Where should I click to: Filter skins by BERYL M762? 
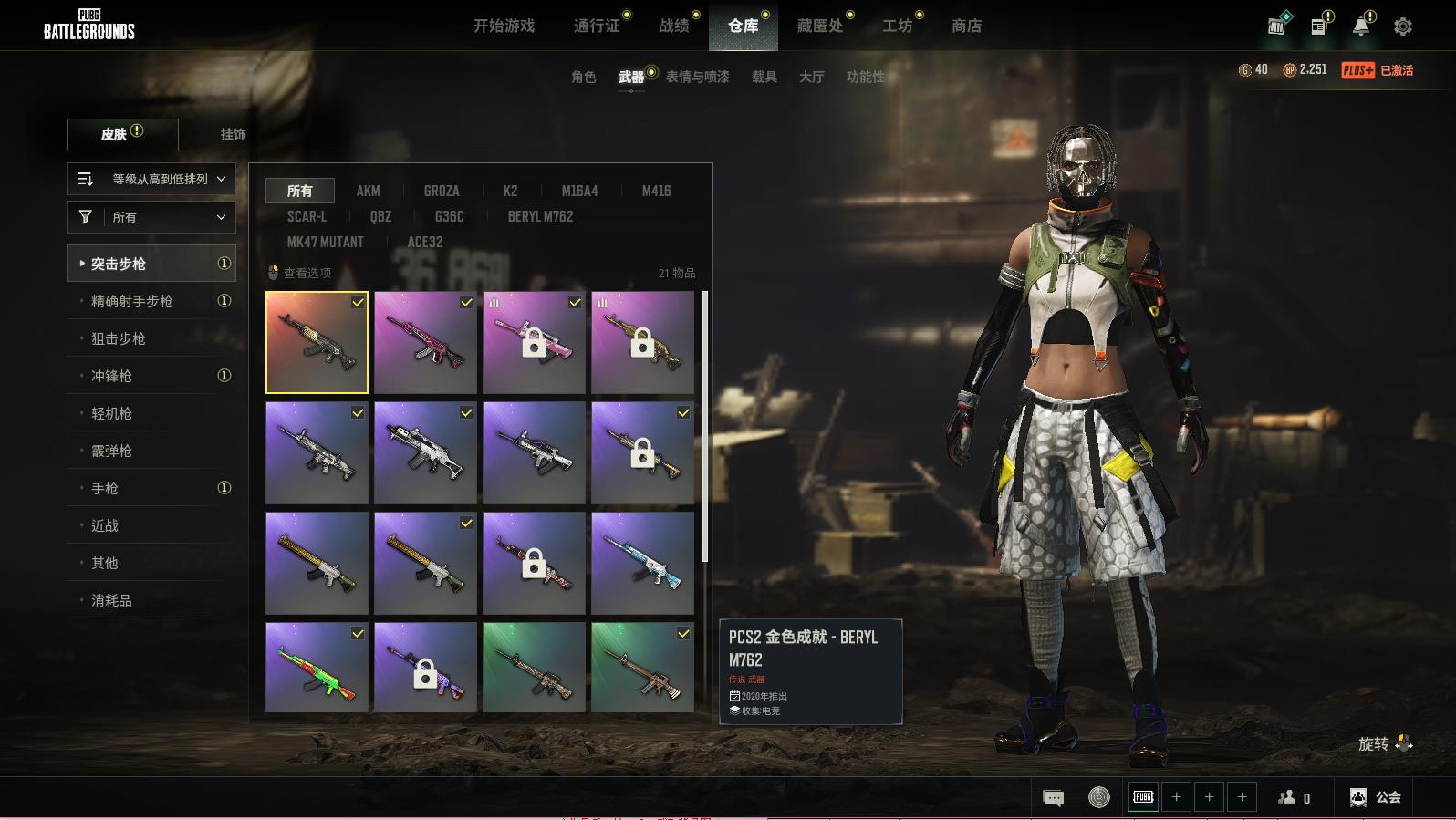pyautogui.click(x=540, y=216)
